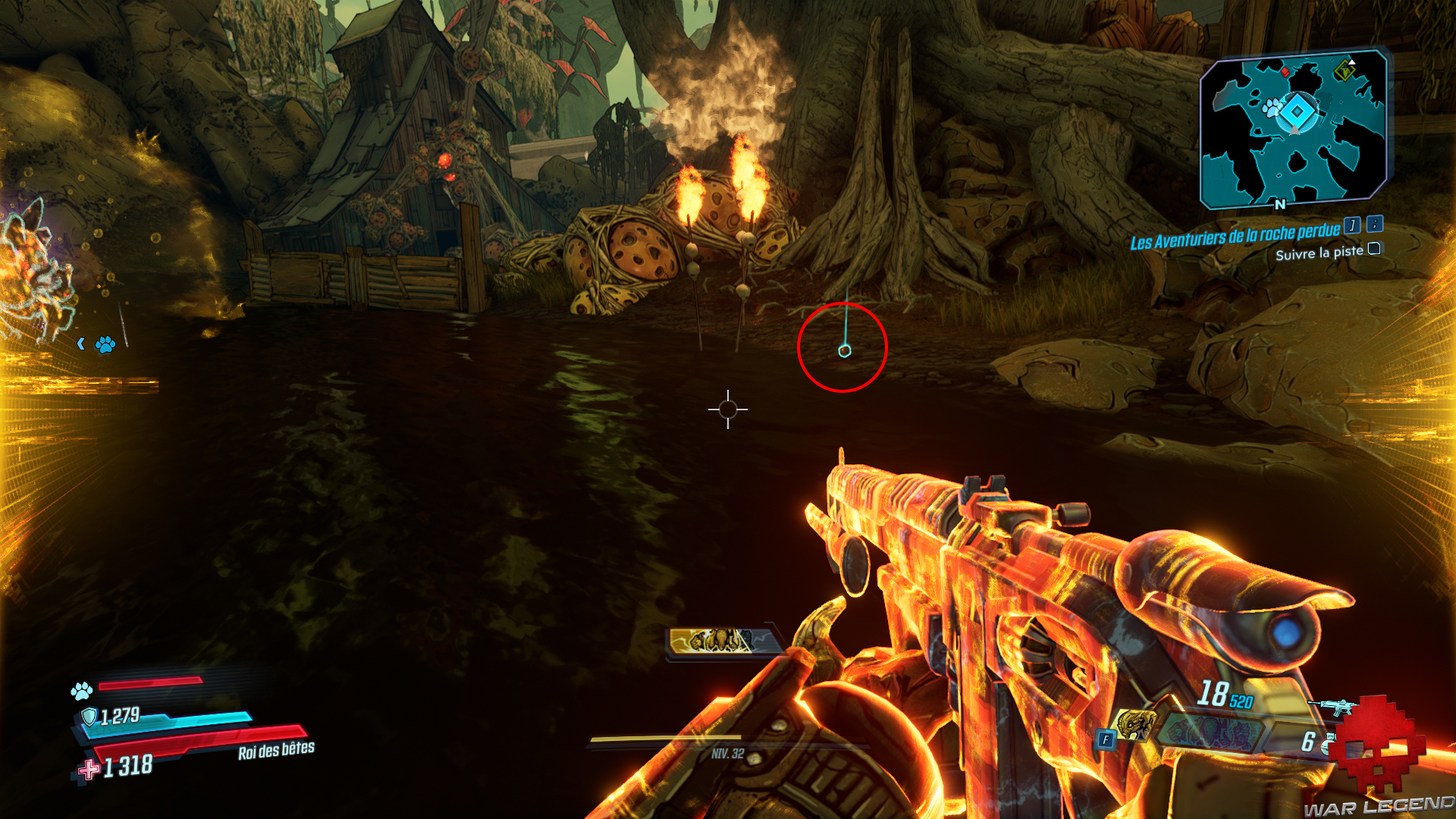Expand the left chevron near the paw indicator
Viewport: 1456px width, 819px height.
81,344
